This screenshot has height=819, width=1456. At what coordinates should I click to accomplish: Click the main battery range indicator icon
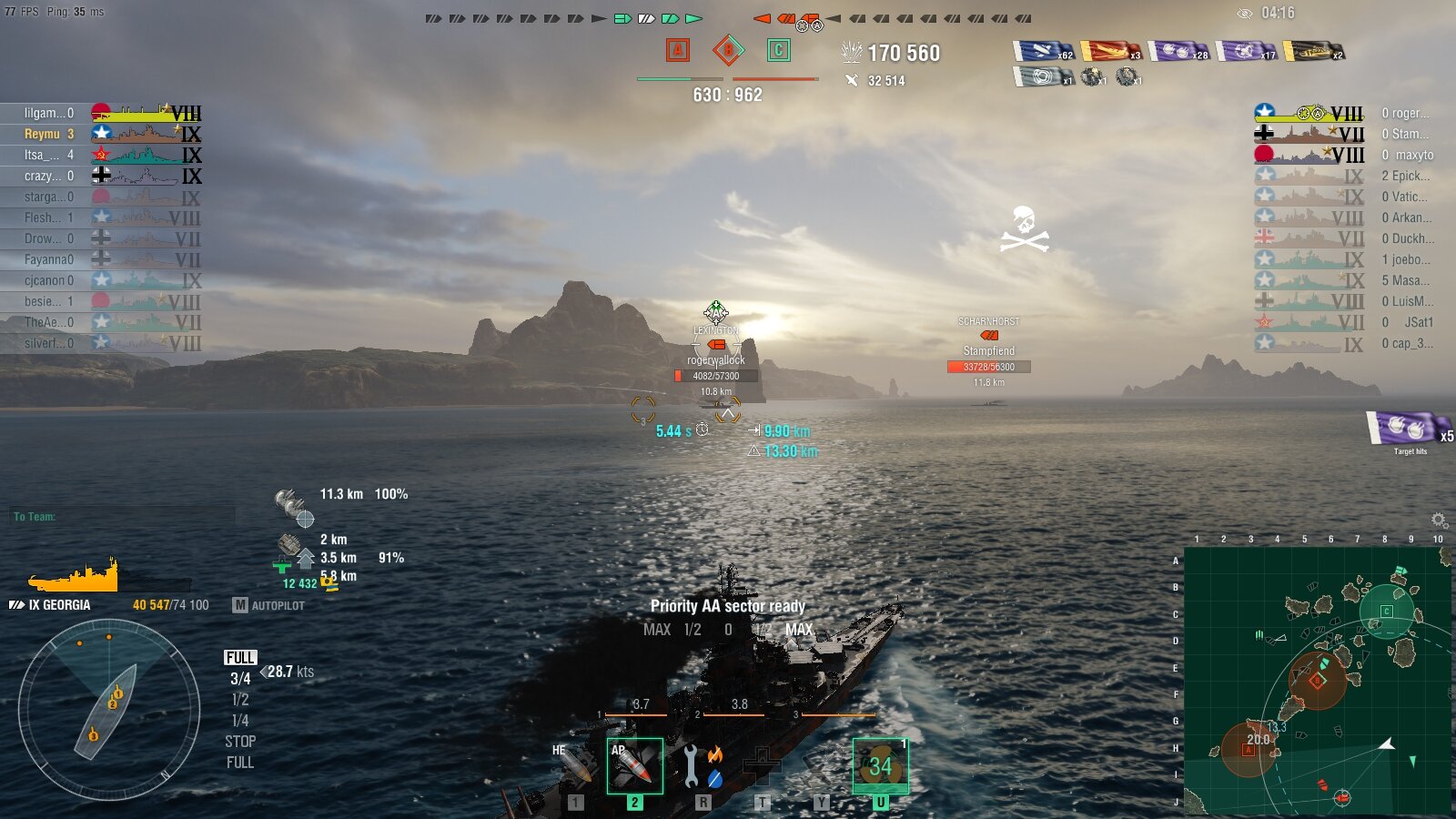[x=293, y=504]
